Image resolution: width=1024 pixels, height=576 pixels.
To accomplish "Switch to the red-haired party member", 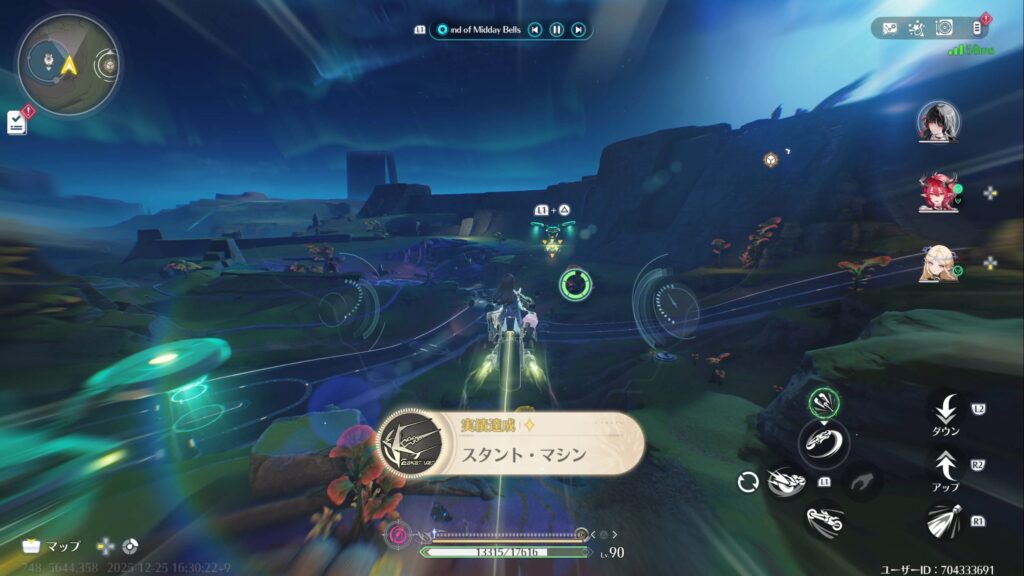I will (x=938, y=192).
